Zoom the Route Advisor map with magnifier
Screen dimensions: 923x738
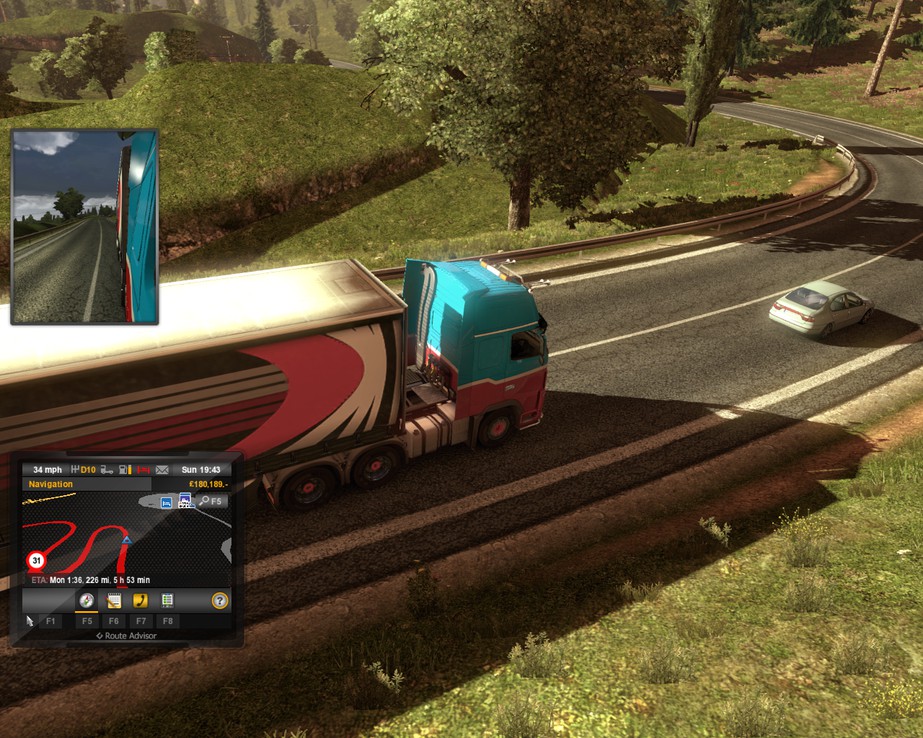pos(204,501)
